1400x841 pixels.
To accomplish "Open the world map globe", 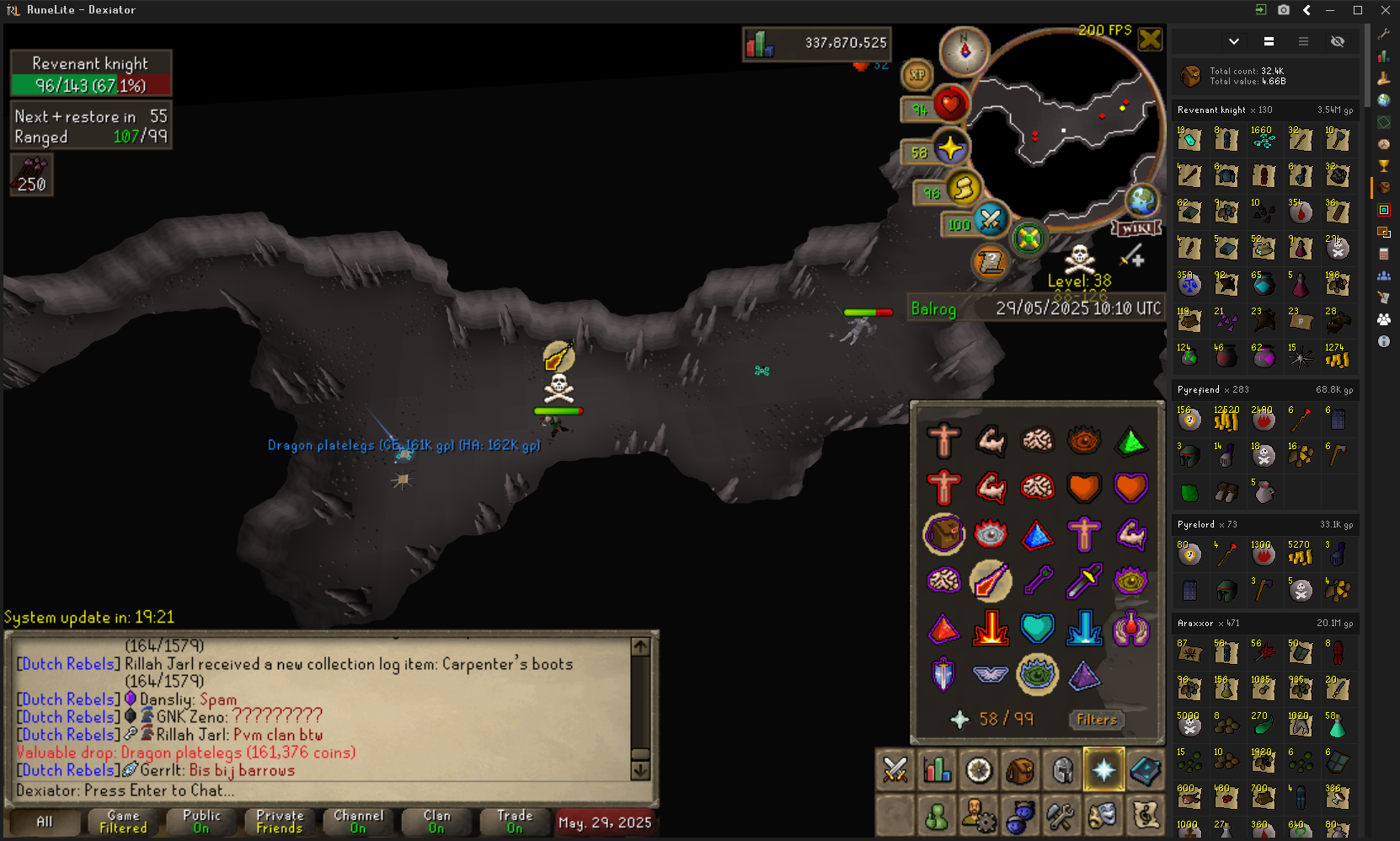I will (x=1142, y=201).
